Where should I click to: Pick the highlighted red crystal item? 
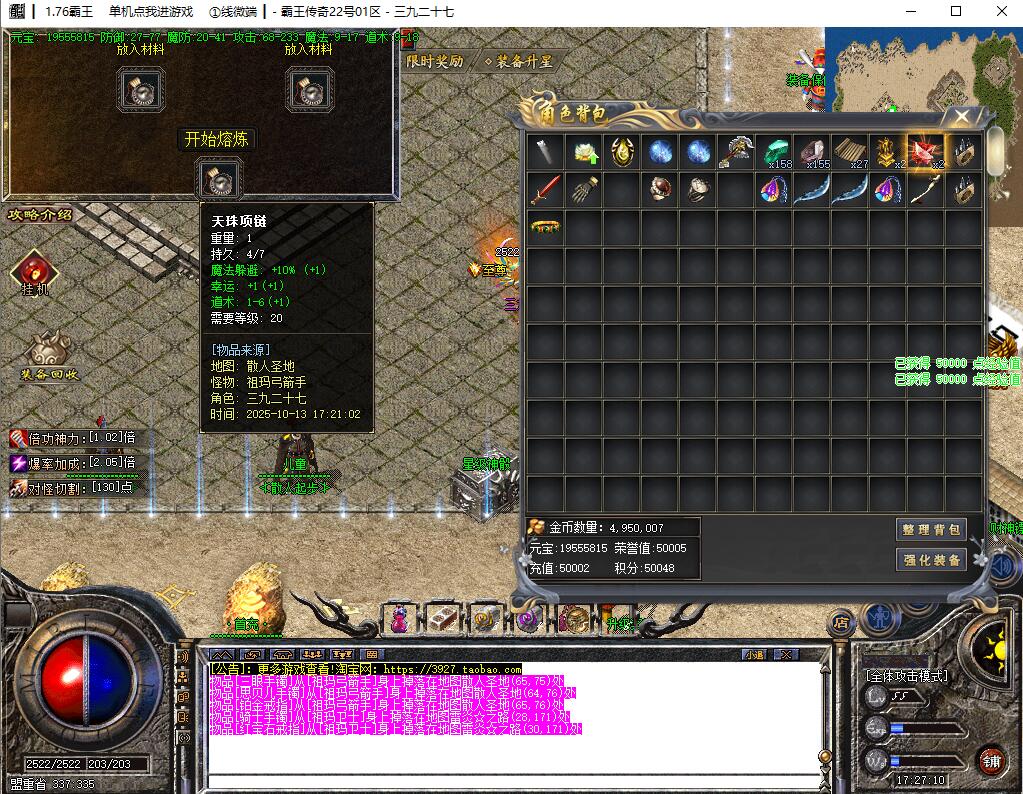(925, 152)
